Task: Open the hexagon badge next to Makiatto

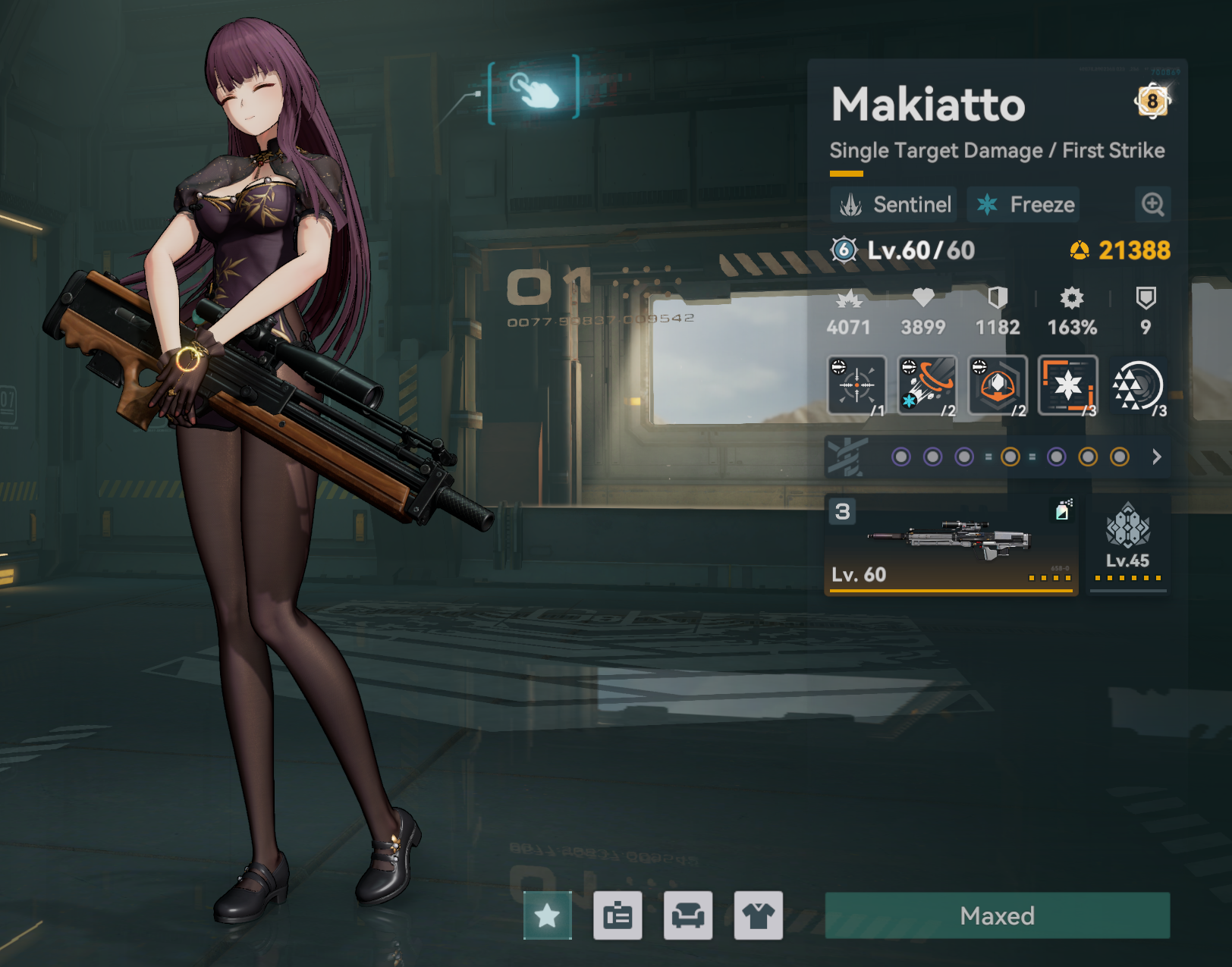Action: point(1152,101)
